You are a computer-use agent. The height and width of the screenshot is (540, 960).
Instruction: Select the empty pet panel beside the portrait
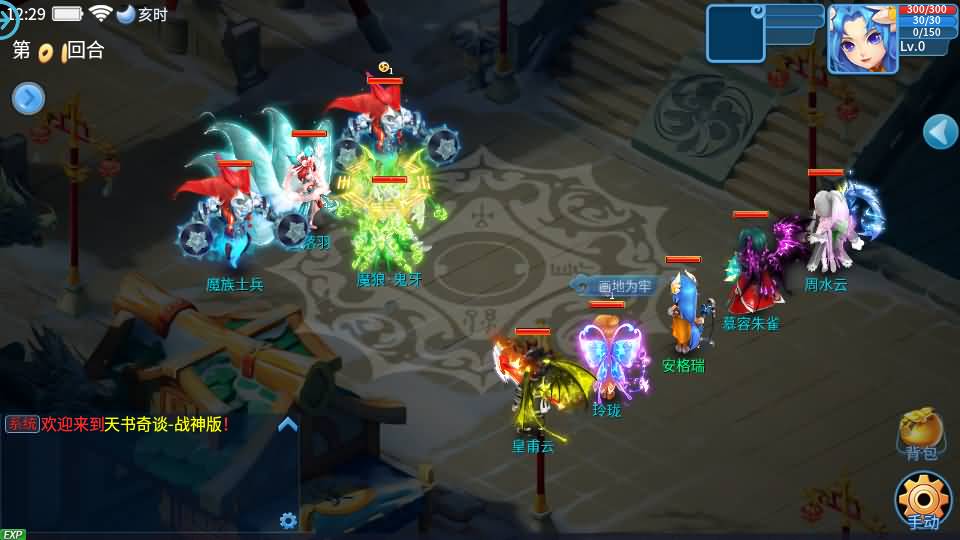coord(736,34)
